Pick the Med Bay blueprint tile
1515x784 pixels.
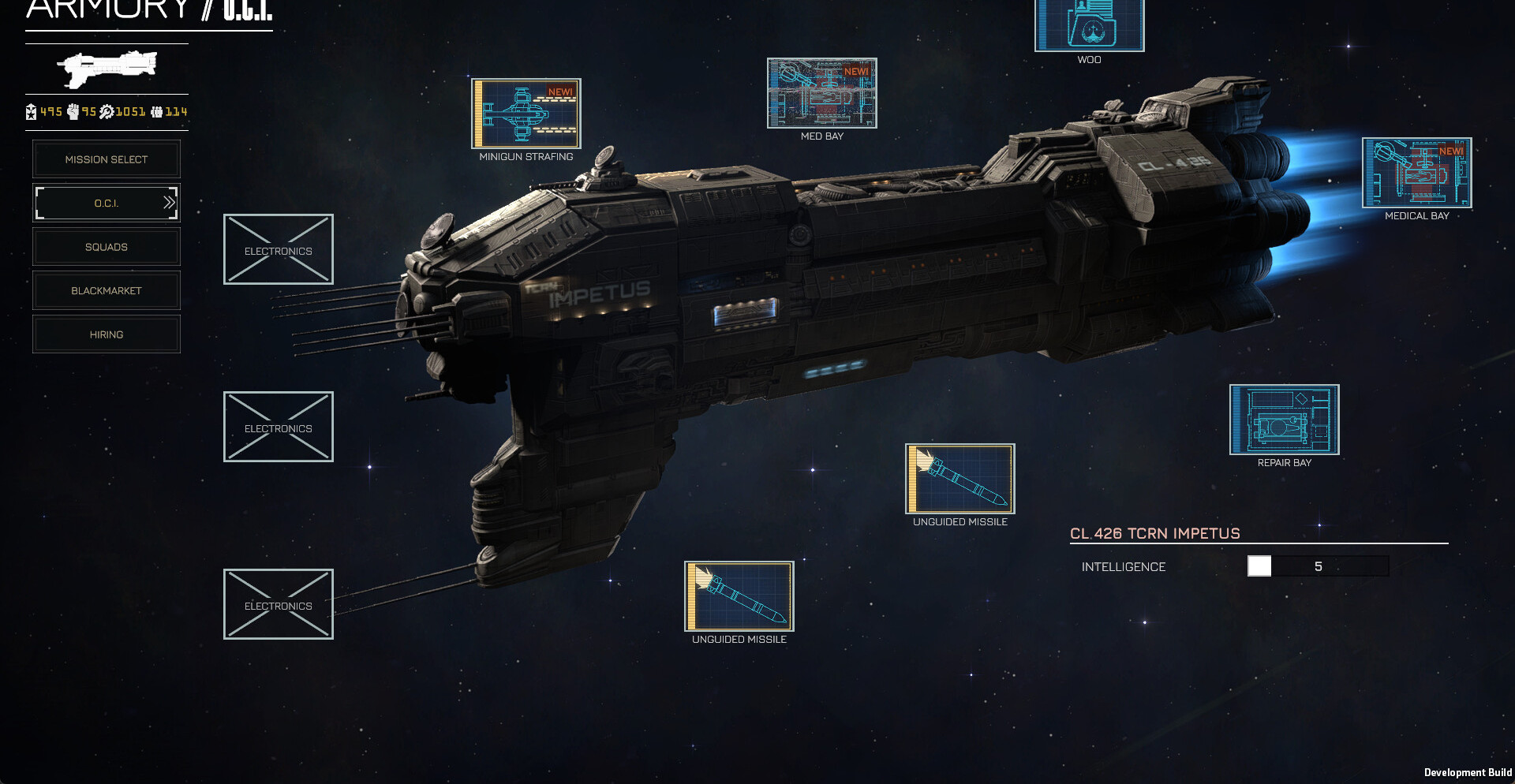coord(822,93)
